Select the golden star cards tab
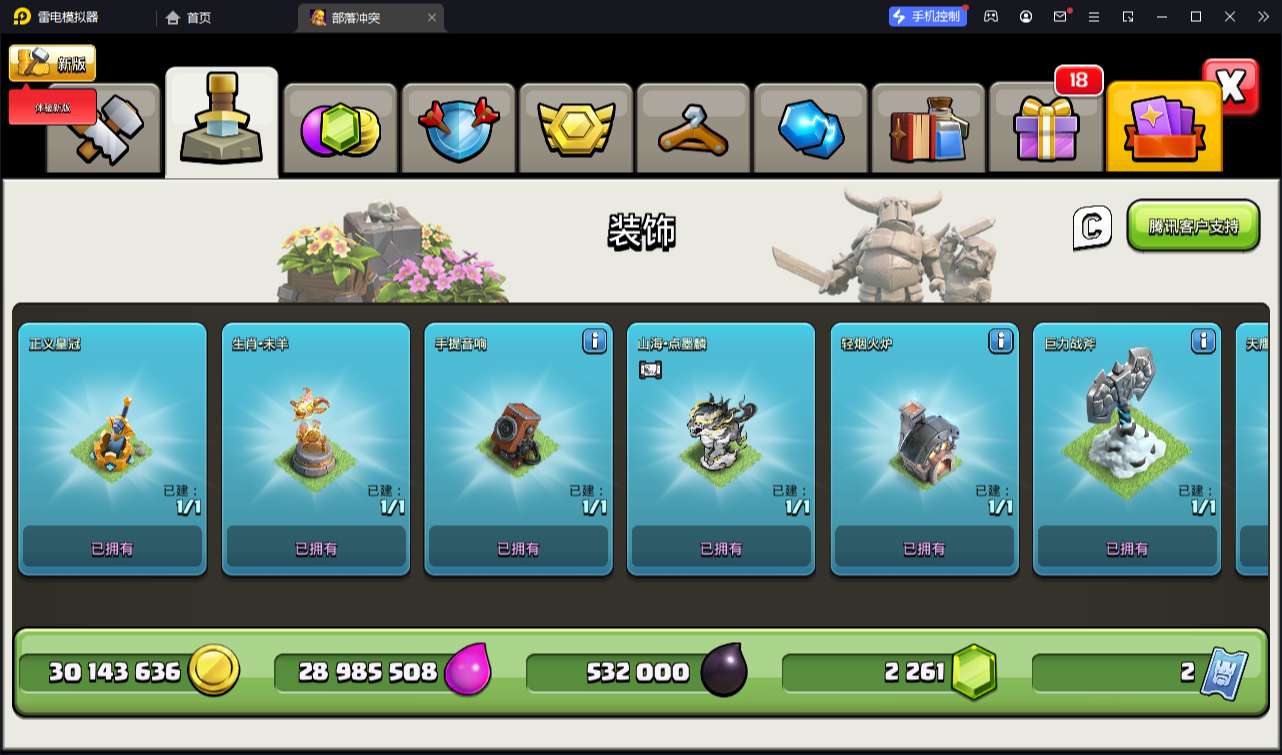Viewport: 1282px width, 755px height. [x=1164, y=130]
